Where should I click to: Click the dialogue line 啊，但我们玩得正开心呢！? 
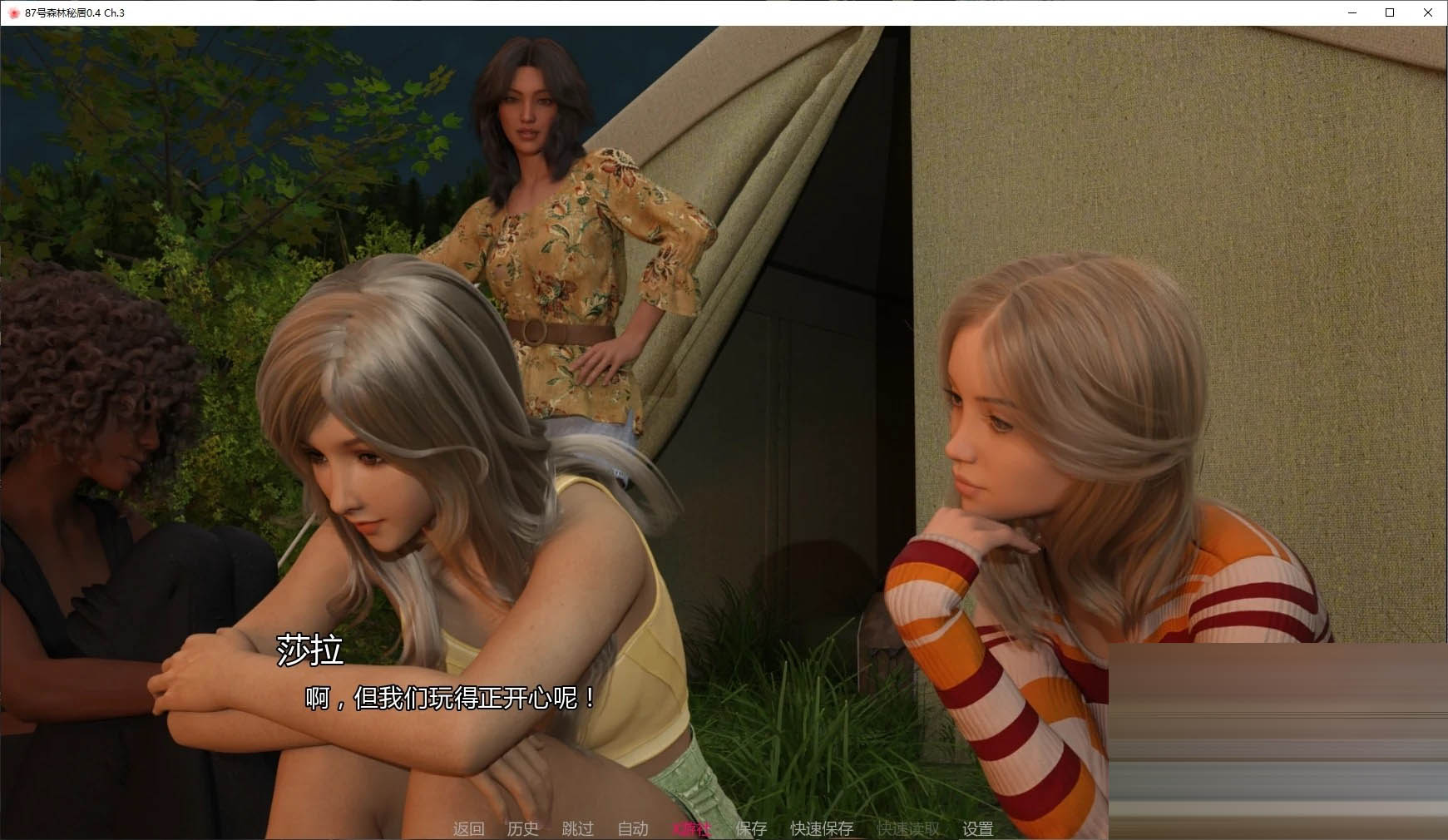pos(449,699)
